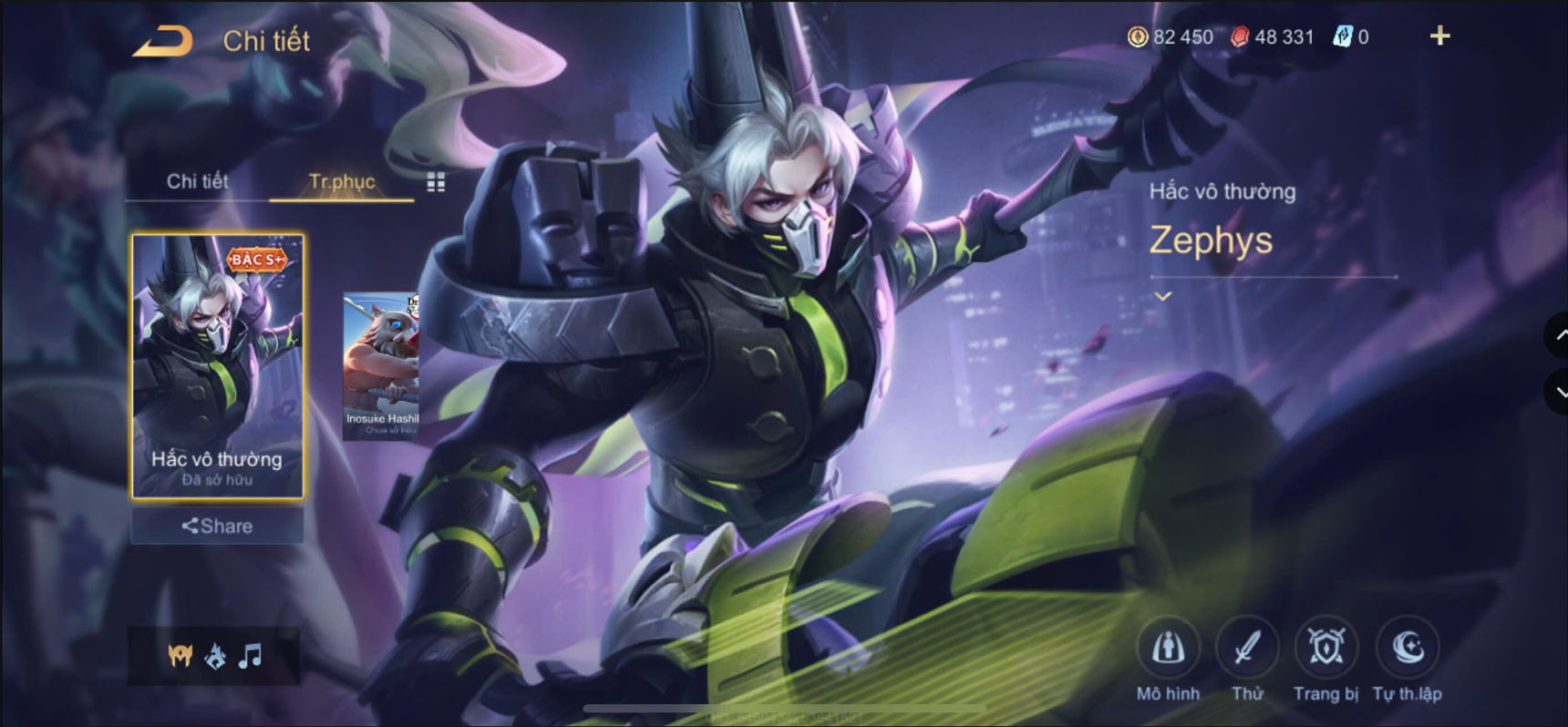The width and height of the screenshot is (1568, 727).
Task: Select the Thử sword try-out icon
Action: tap(1247, 650)
